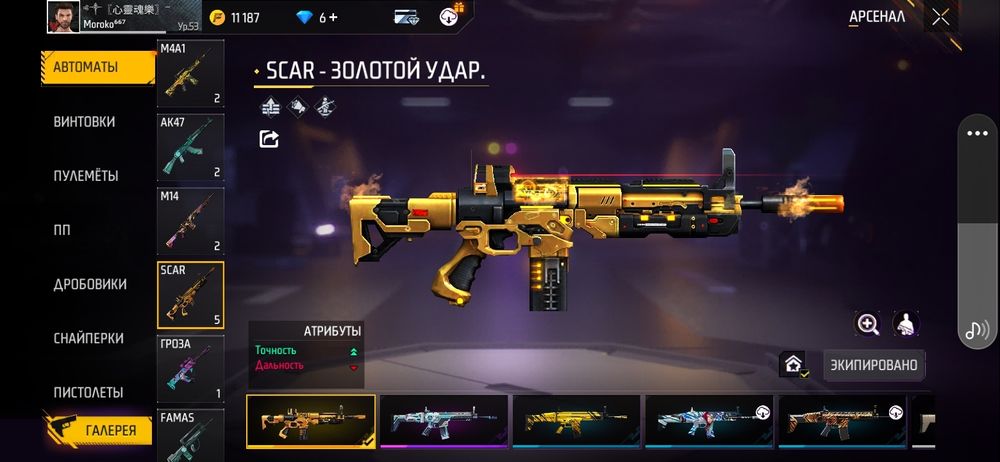Pick the Гроза weapon tile
The image size is (1000, 462).
[x=190, y=369]
